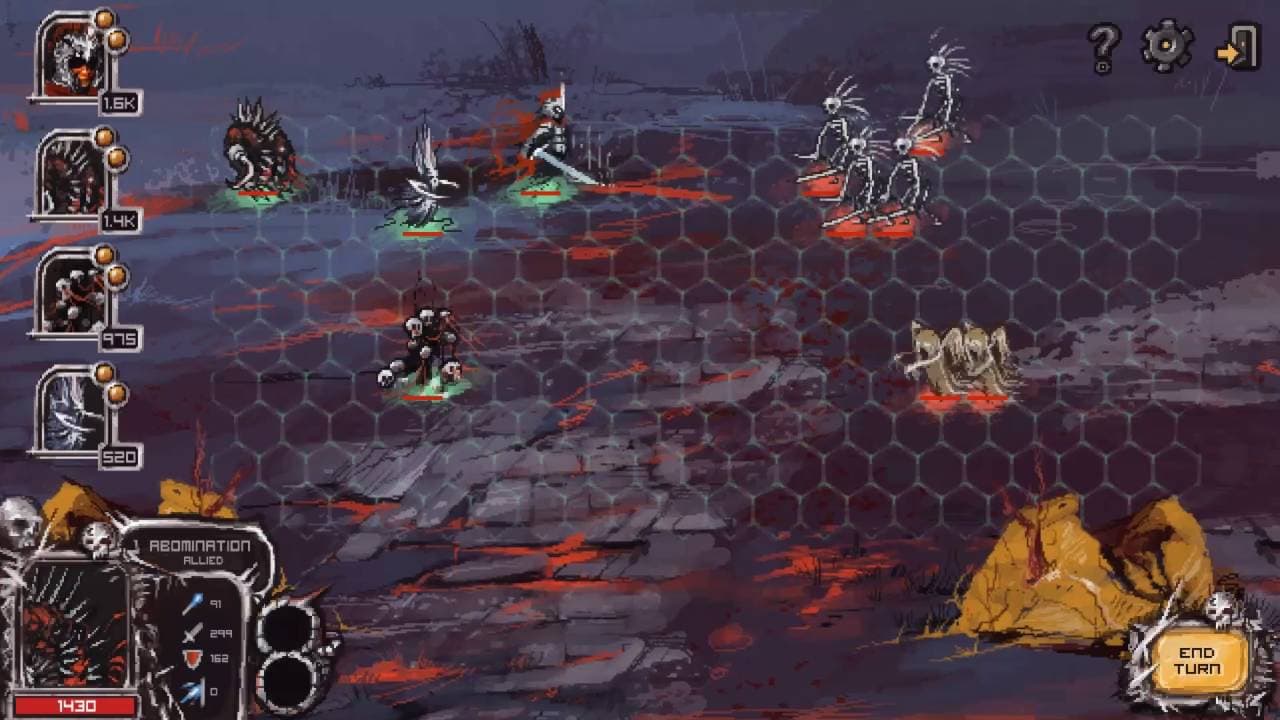Open the settings gear icon
Image resolution: width=1280 pixels, height=720 pixels.
(1163, 45)
